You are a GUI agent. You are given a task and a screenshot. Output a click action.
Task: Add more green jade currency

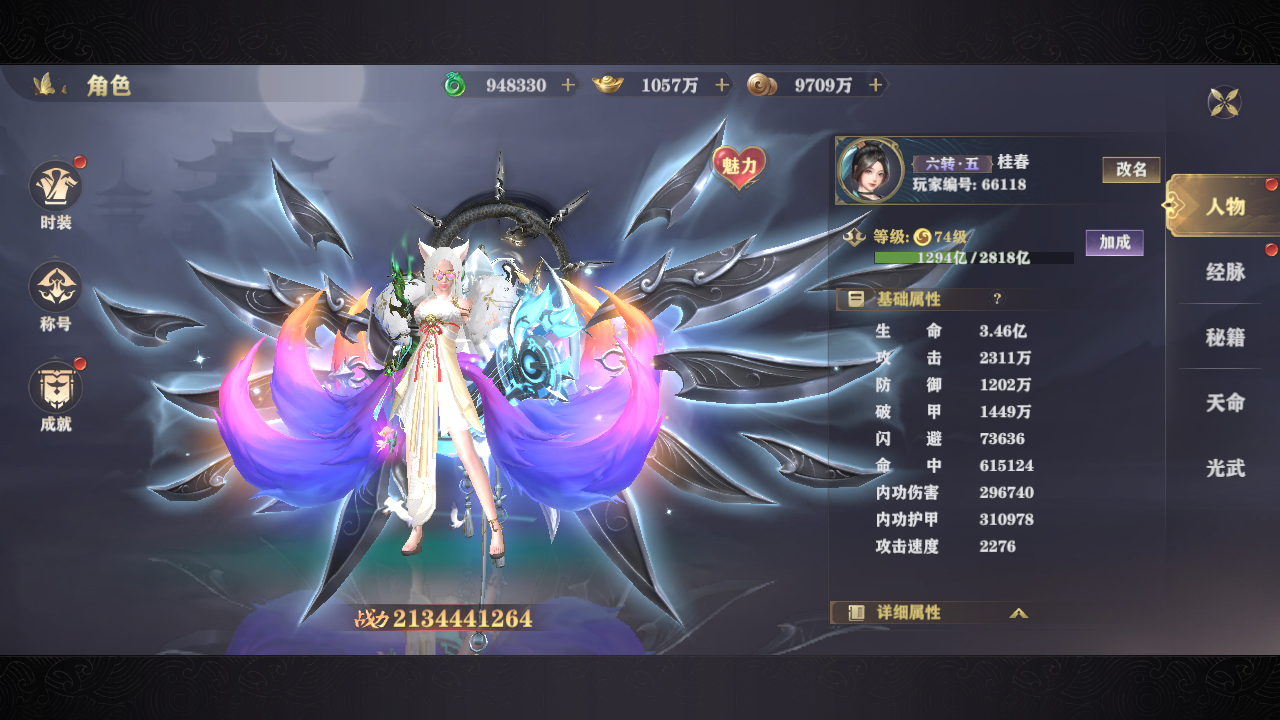[569, 86]
